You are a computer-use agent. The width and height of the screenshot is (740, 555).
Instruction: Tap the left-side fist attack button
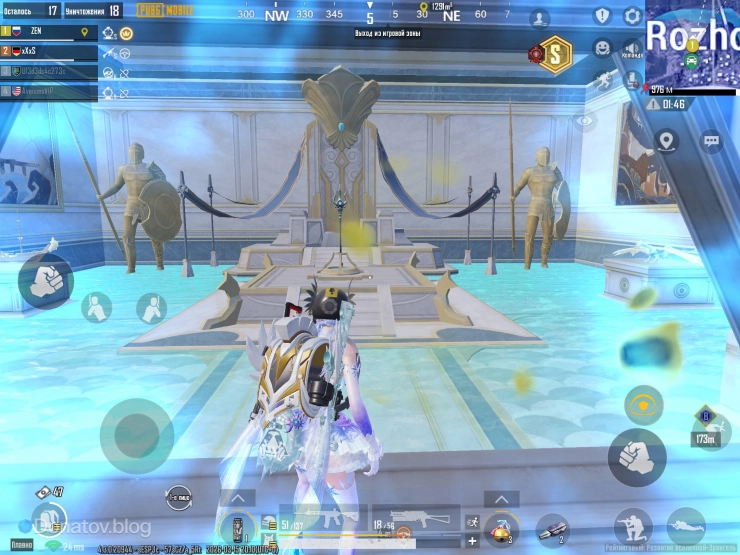coord(45,281)
